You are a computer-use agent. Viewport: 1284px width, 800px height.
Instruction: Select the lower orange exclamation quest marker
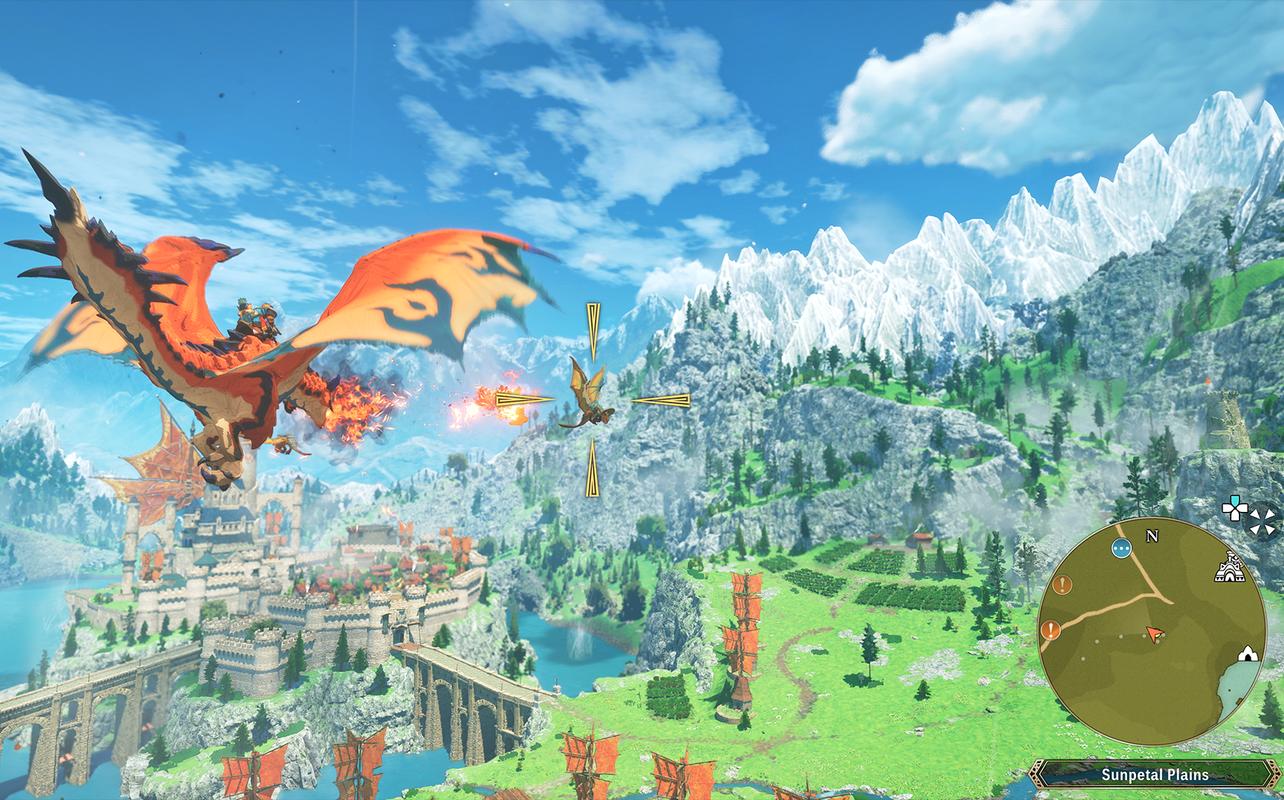click(1050, 629)
